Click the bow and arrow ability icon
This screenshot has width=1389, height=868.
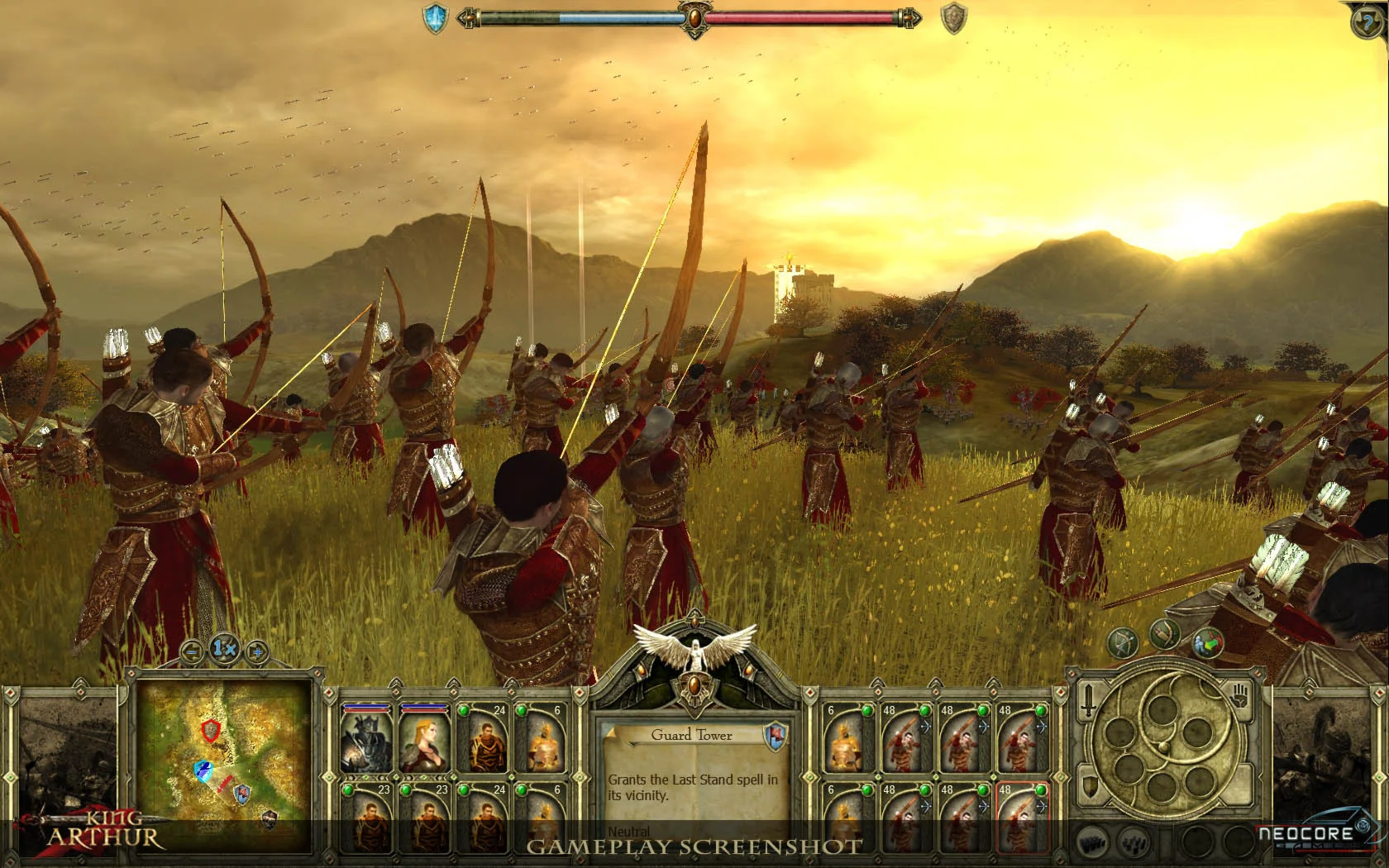[x=1124, y=642]
